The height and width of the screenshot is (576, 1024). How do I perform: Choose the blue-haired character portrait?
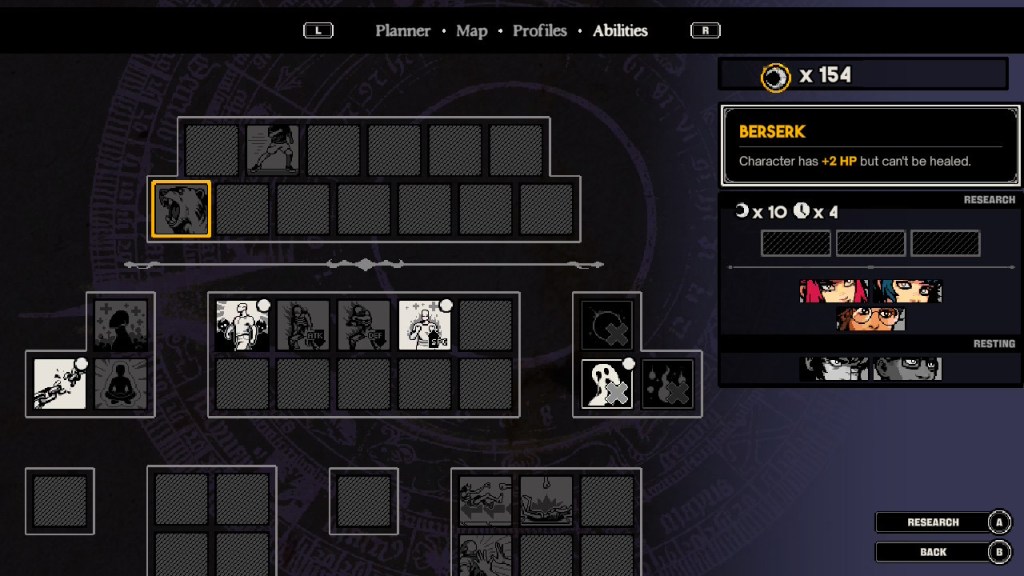(906, 291)
